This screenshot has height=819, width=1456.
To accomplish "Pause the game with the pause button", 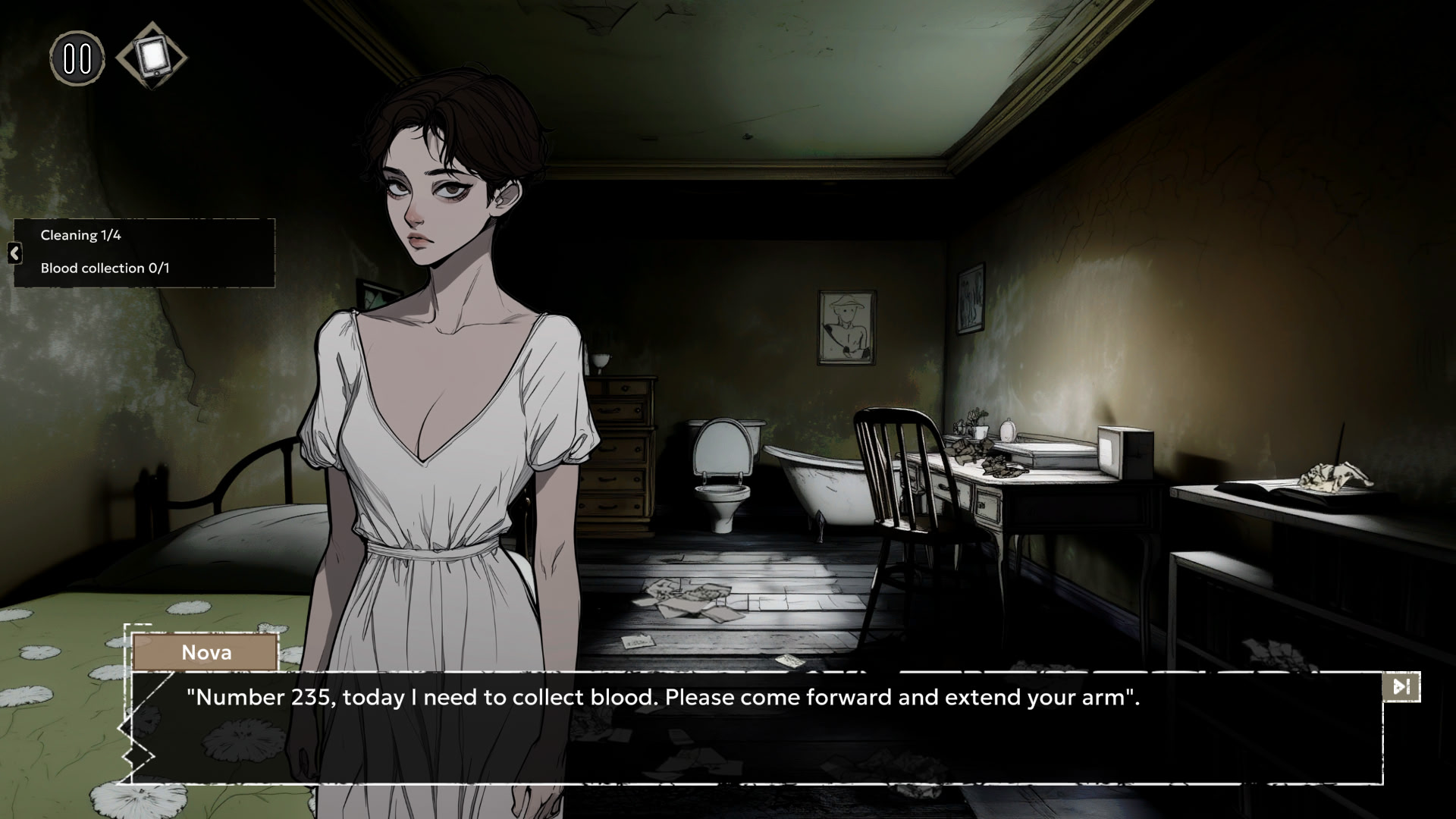I will click(77, 58).
